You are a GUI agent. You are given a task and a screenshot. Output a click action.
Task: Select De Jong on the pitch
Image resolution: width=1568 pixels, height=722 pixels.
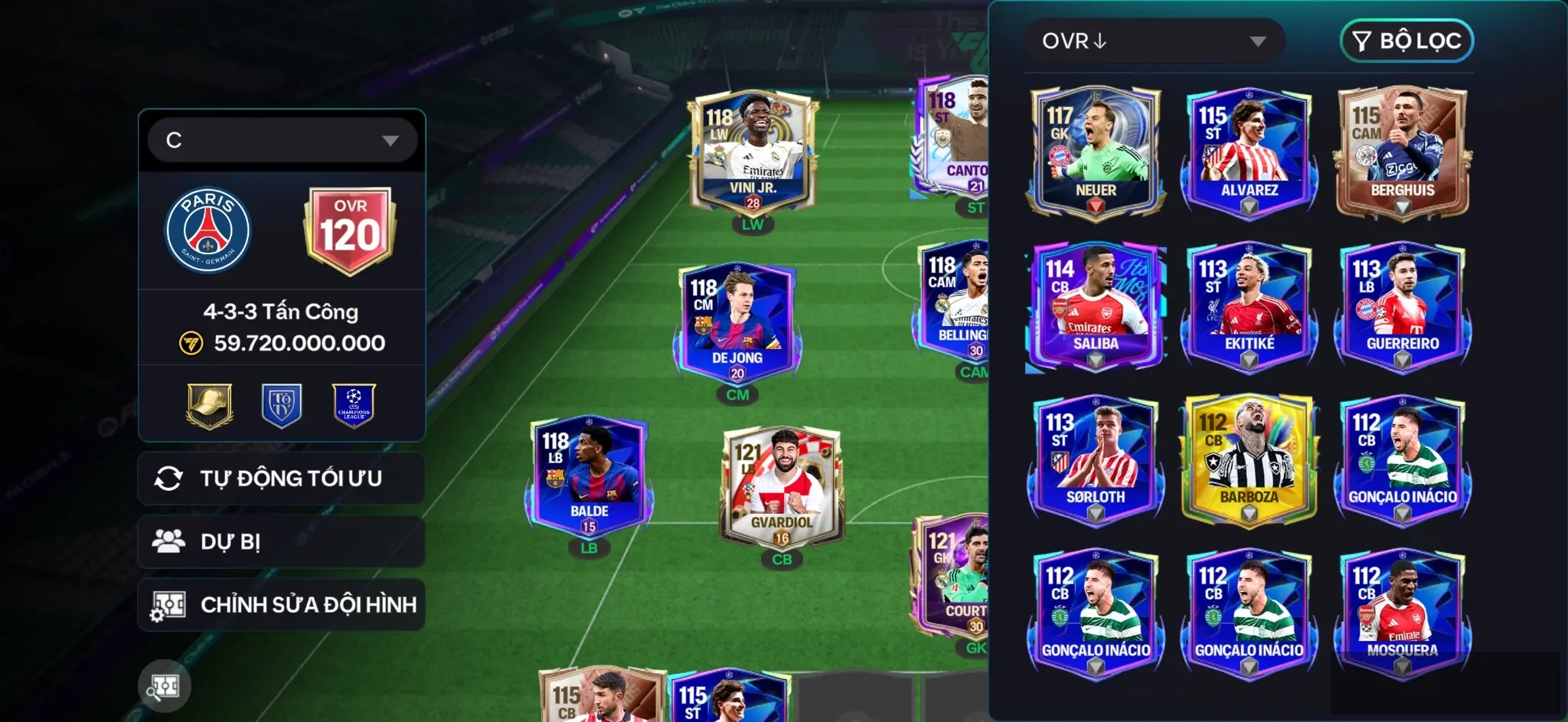[737, 323]
